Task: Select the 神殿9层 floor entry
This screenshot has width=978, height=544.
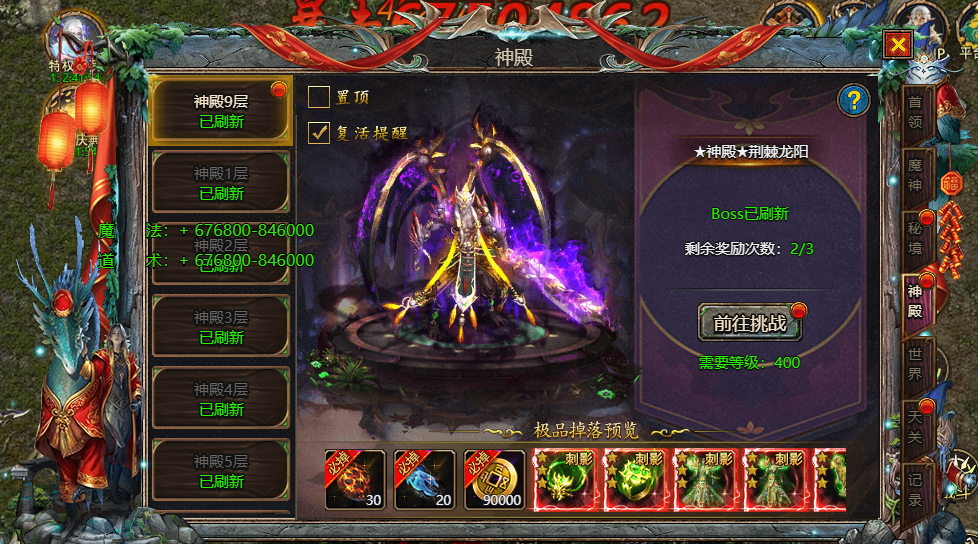Action: [x=220, y=111]
